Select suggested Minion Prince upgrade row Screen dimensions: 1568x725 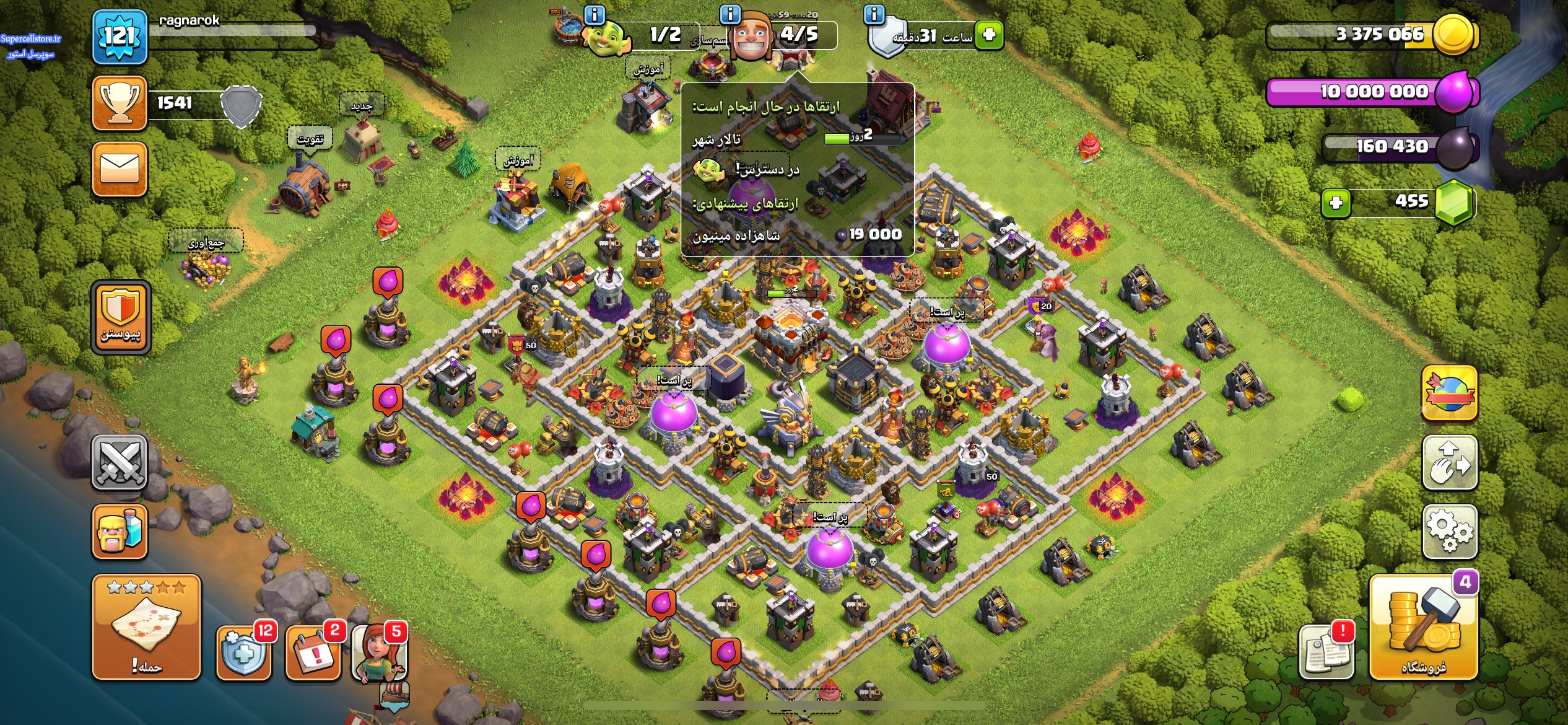797,235
